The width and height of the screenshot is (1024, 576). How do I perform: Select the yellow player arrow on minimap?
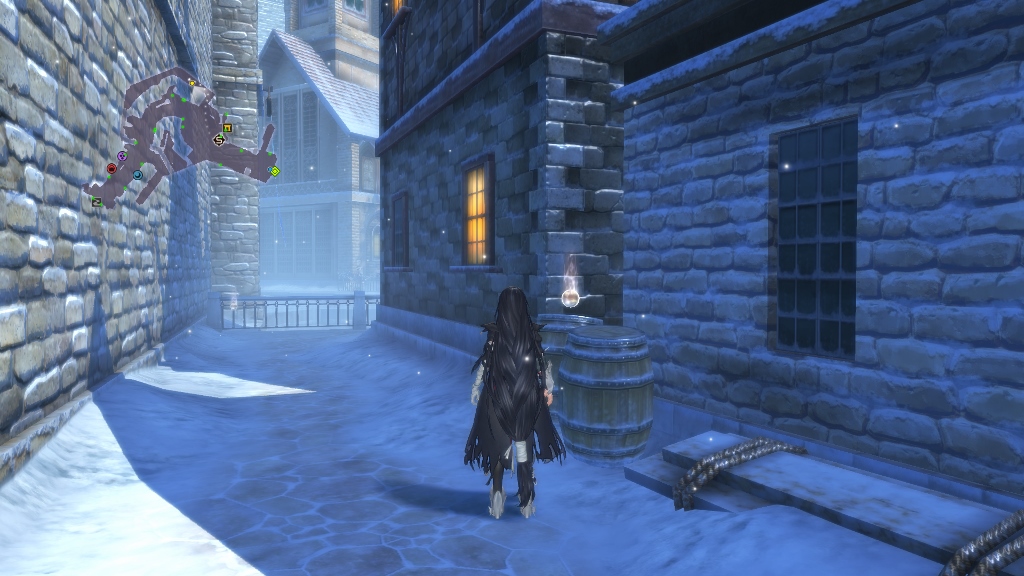[x=192, y=82]
